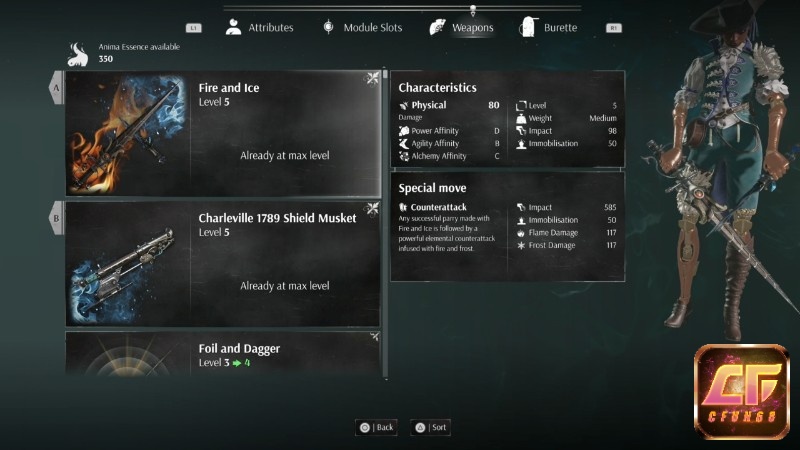Sort the weapons list
Screen dimensions: 800x450
432,427
